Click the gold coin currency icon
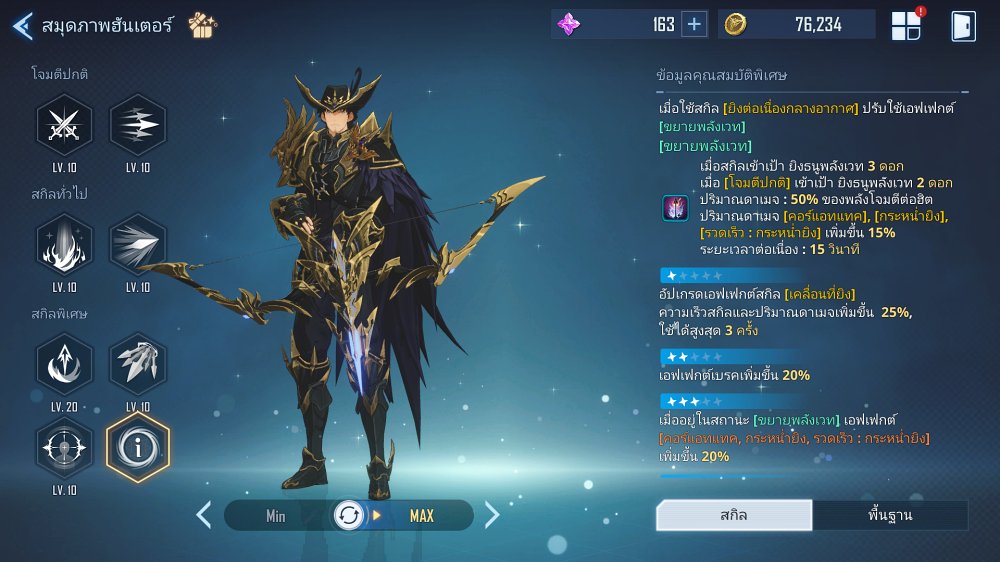 (736, 25)
